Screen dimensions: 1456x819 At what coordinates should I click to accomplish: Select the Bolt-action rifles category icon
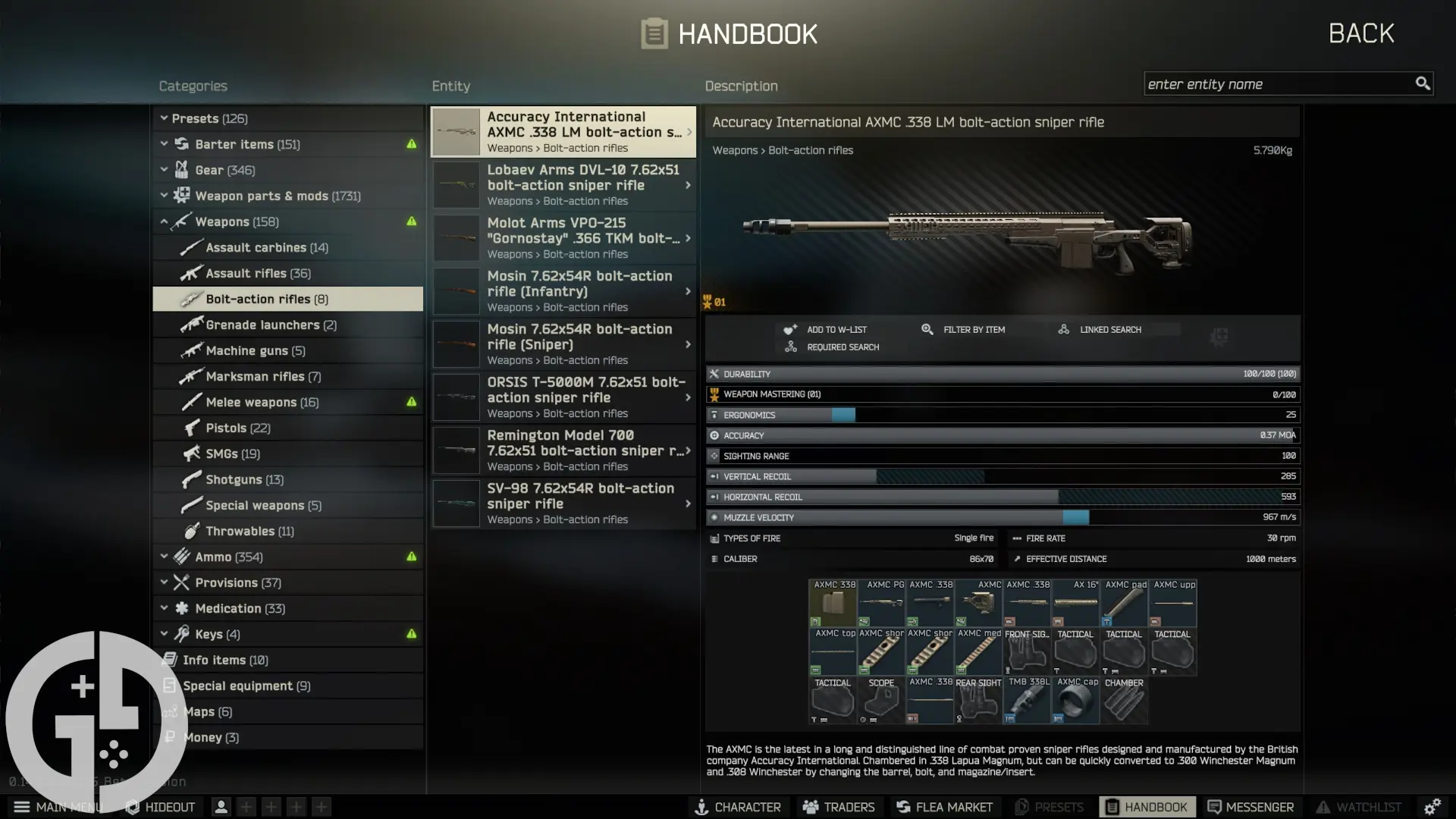coord(192,299)
